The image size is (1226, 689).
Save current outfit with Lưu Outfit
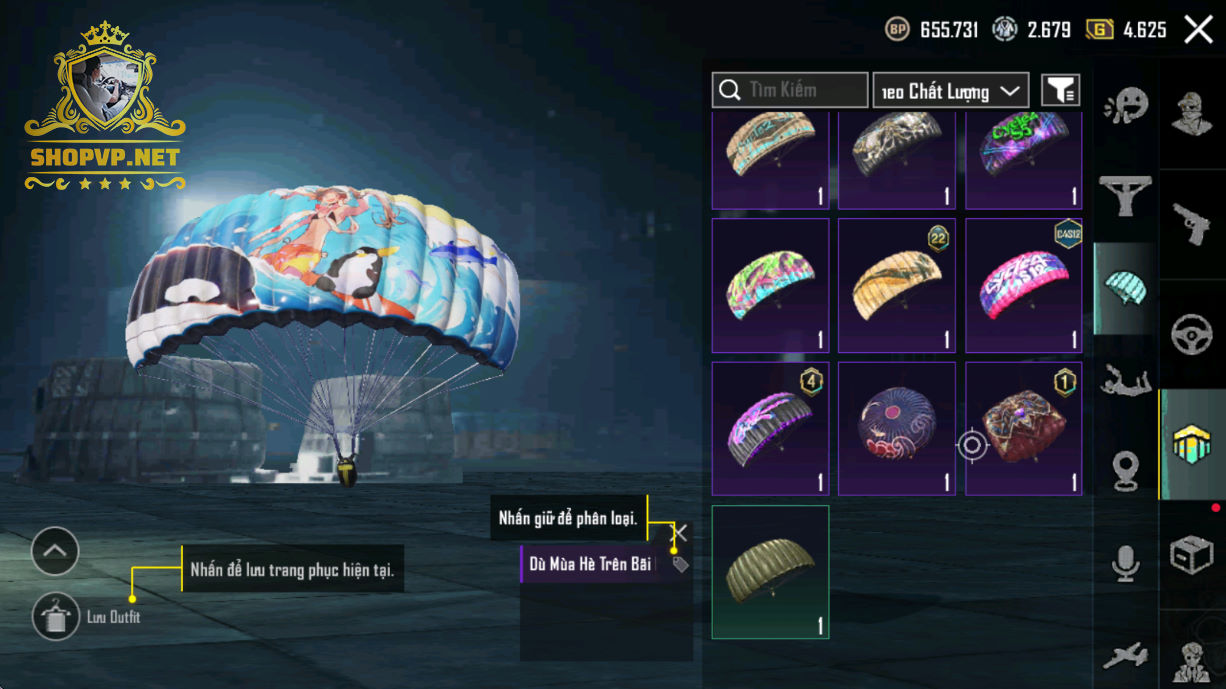click(56, 616)
